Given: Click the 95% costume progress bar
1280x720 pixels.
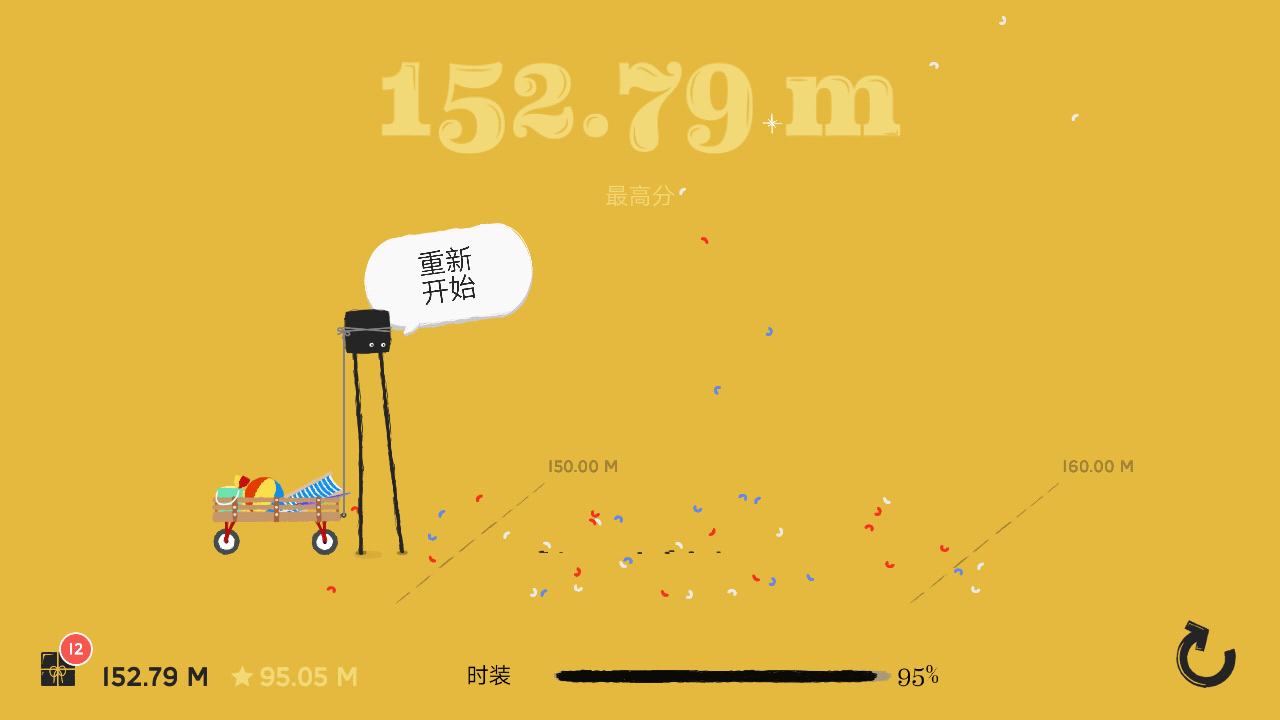Looking at the screenshot, I should click(720, 675).
